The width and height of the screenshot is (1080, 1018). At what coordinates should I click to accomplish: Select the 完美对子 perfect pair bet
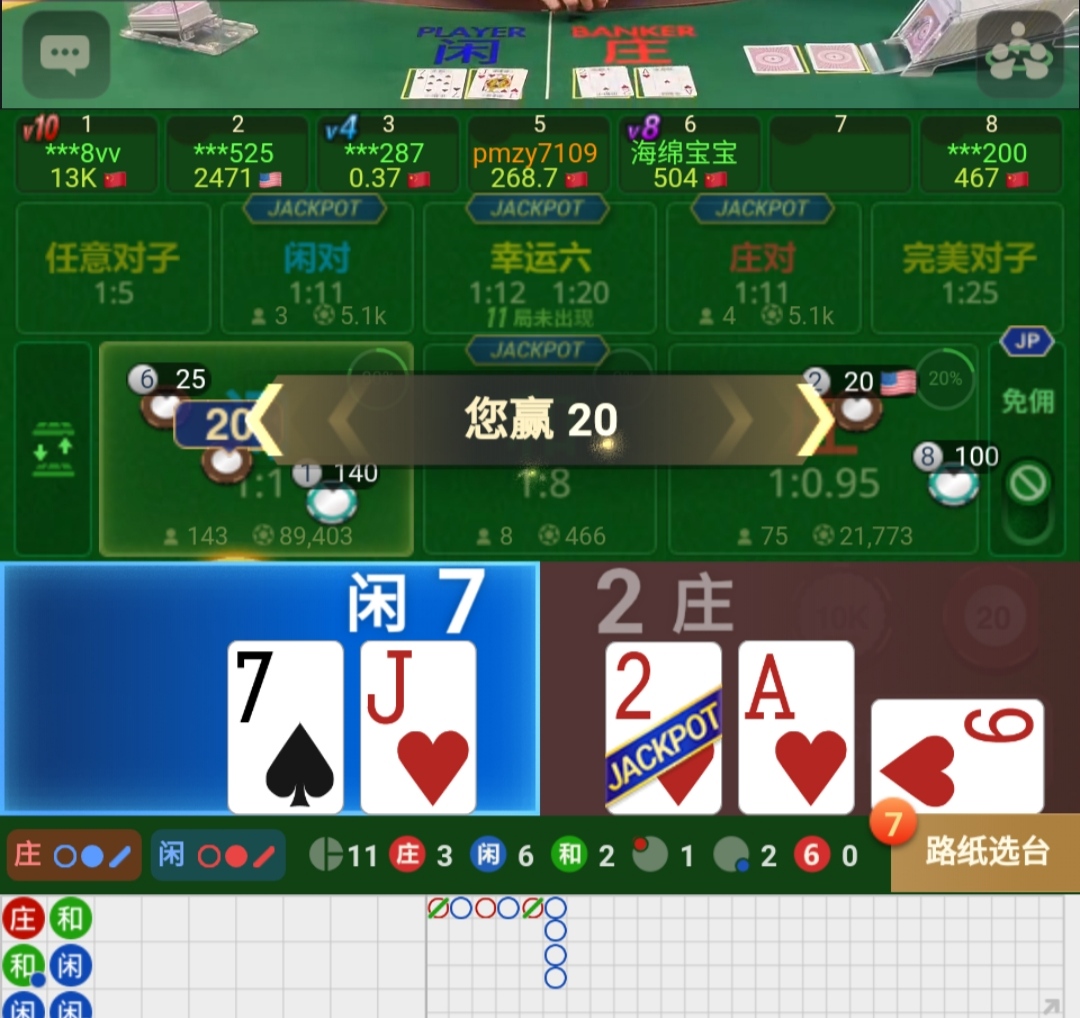point(967,268)
